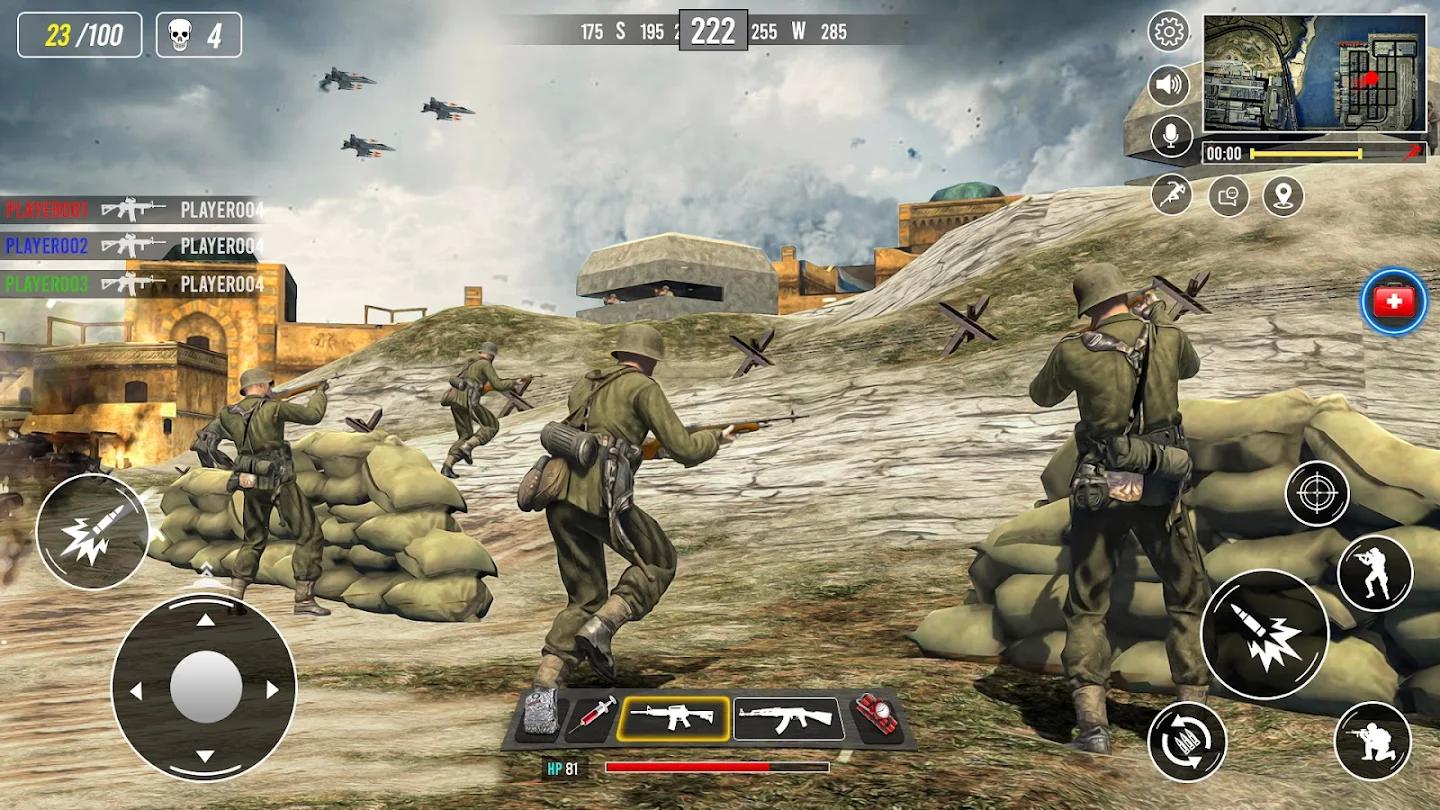This screenshot has height=810, width=1440.
Task: Activate the sprint running-man icon
Action: click(1171, 194)
